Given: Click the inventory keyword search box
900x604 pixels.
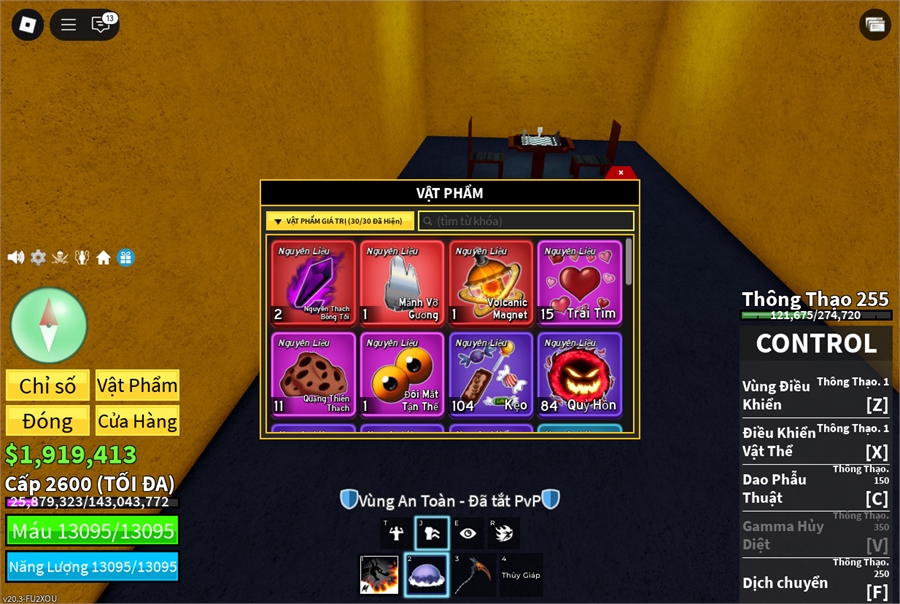Looking at the screenshot, I should point(526,221).
